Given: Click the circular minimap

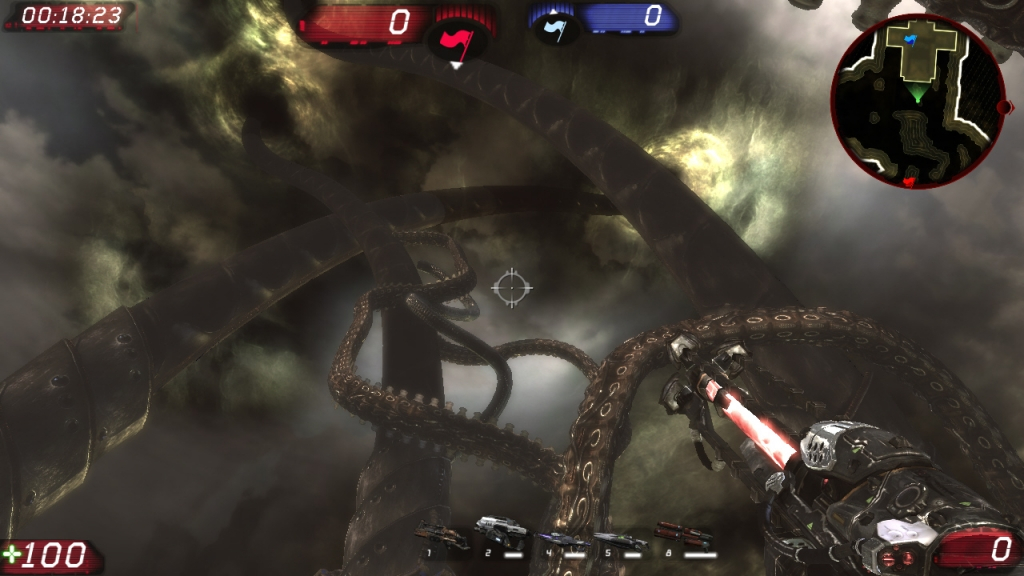Looking at the screenshot, I should [917, 101].
